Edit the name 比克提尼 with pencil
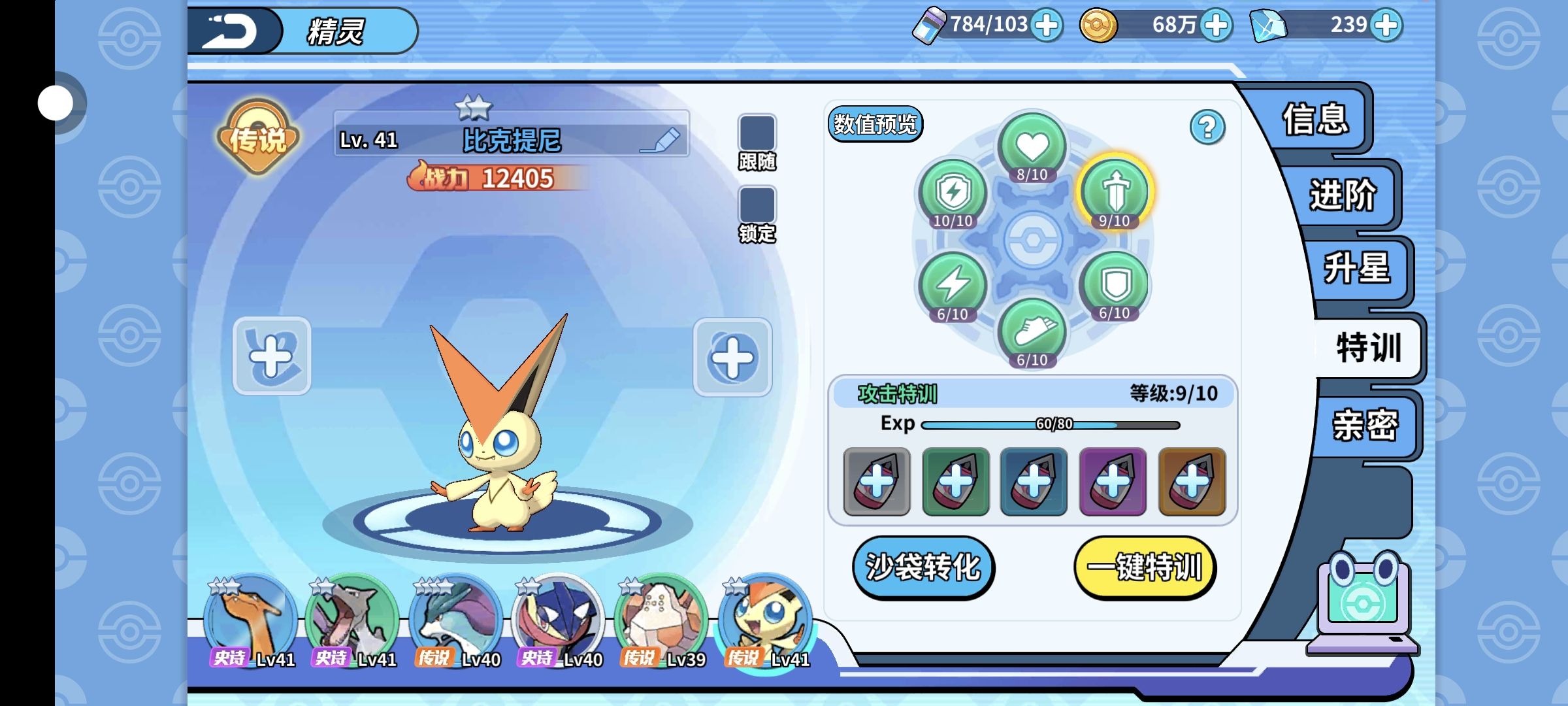 [660, 140]
